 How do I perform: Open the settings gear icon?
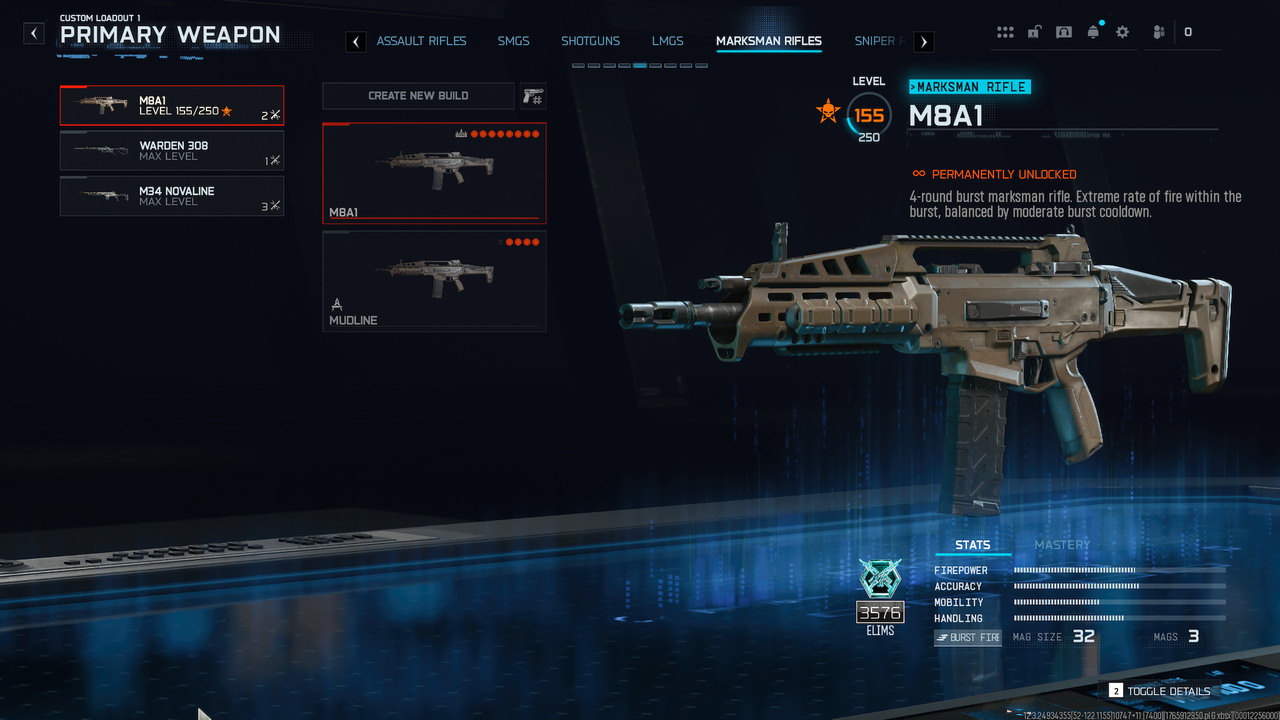pos(1122,32)
